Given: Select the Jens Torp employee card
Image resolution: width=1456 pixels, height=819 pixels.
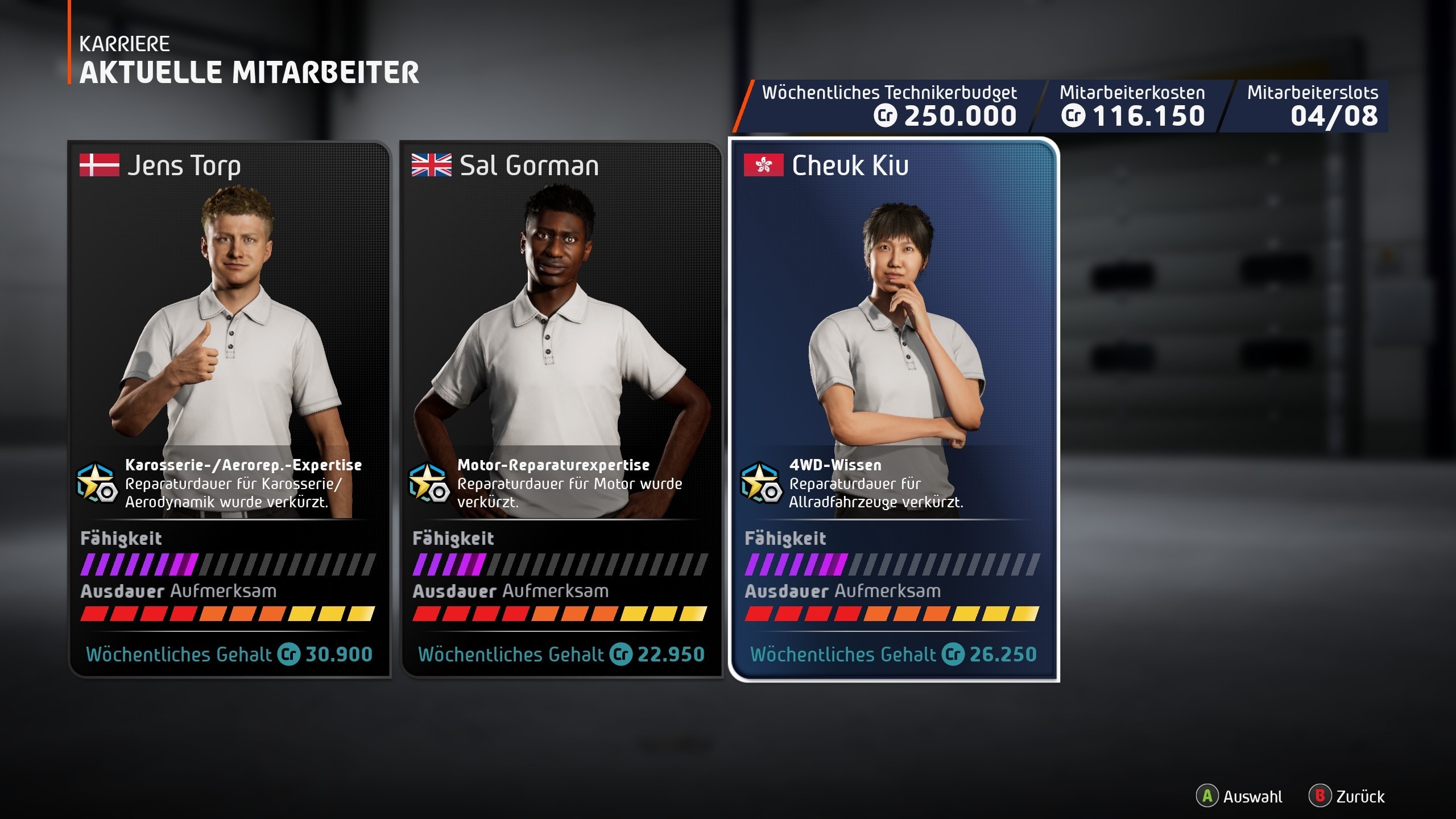Looking at the screenshot, I should click(x=230, y=409).
